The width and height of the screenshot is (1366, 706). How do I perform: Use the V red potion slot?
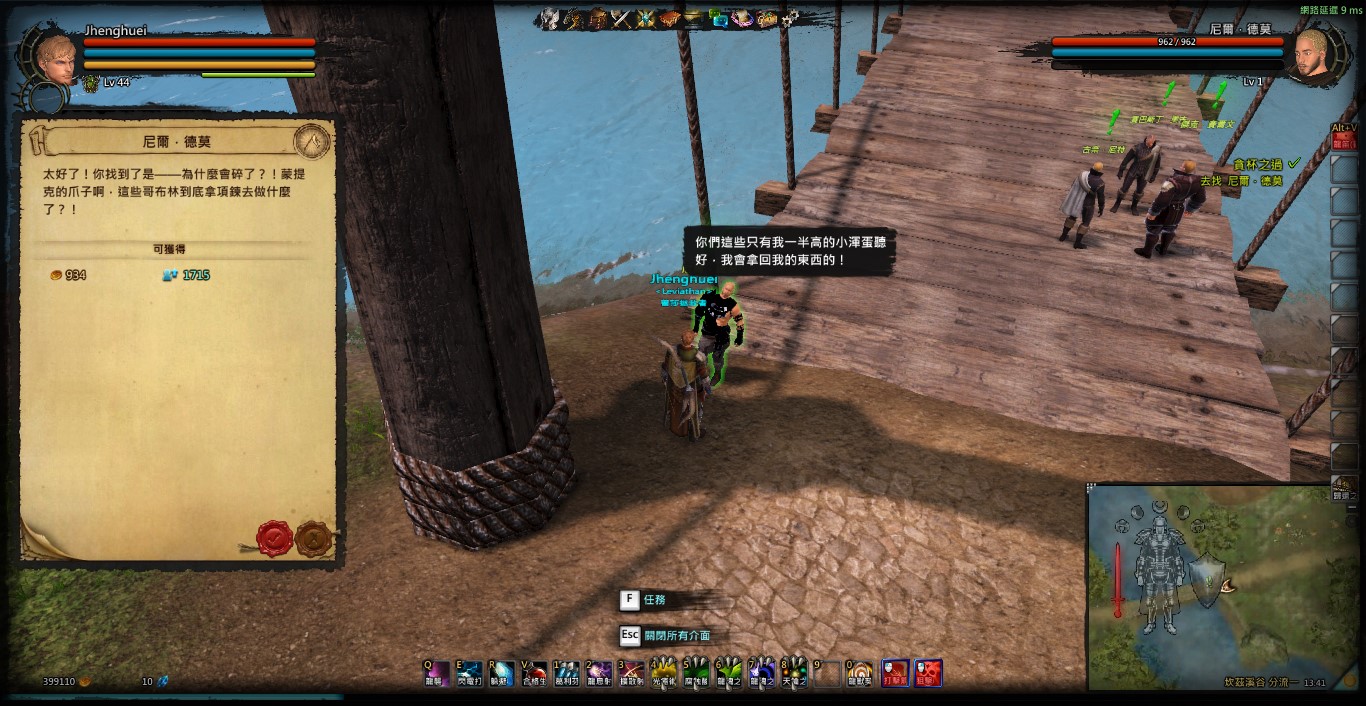535,673
